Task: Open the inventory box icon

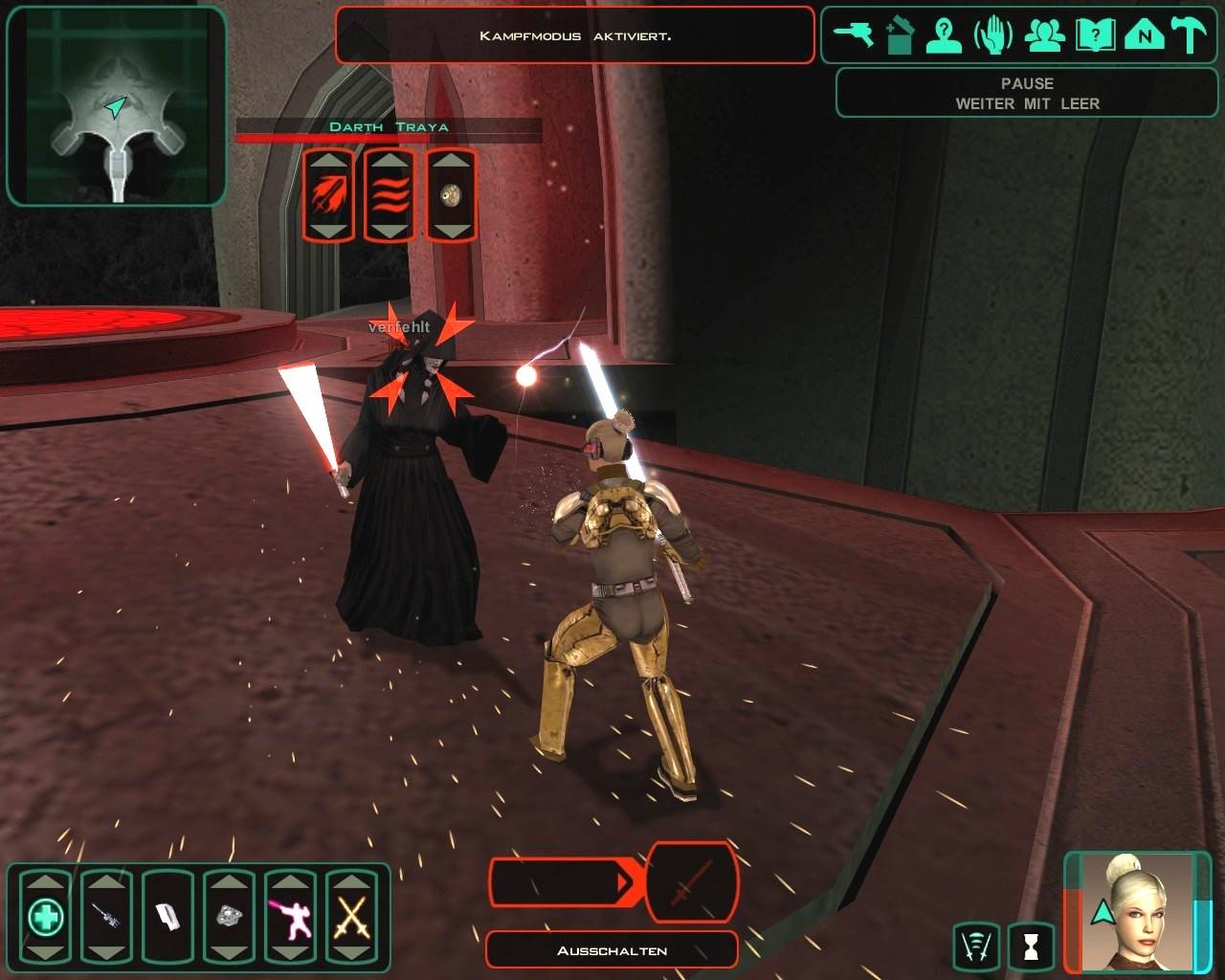Action: 900,35
